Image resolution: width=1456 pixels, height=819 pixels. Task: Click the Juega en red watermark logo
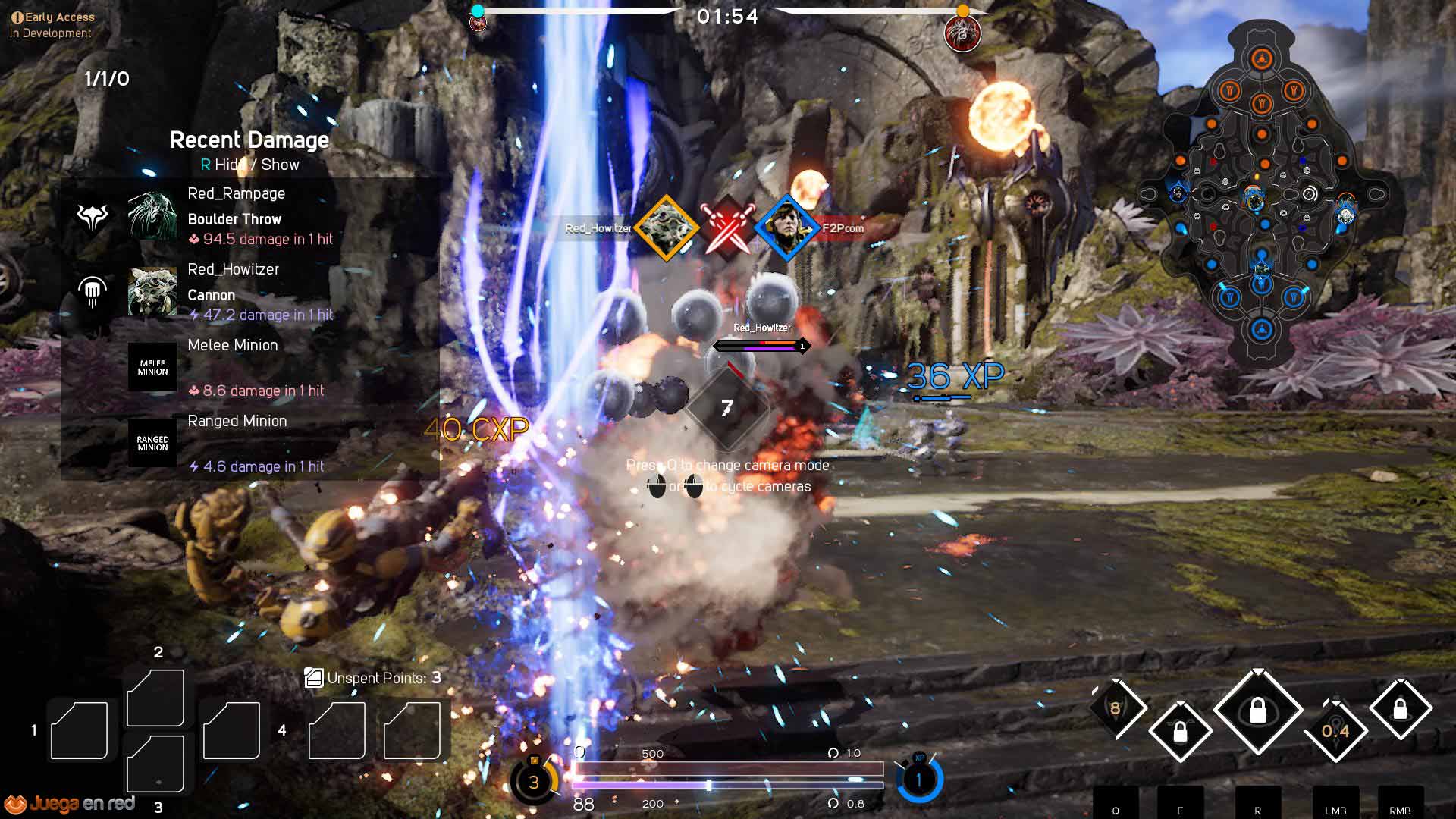click(x=71, y=804)
